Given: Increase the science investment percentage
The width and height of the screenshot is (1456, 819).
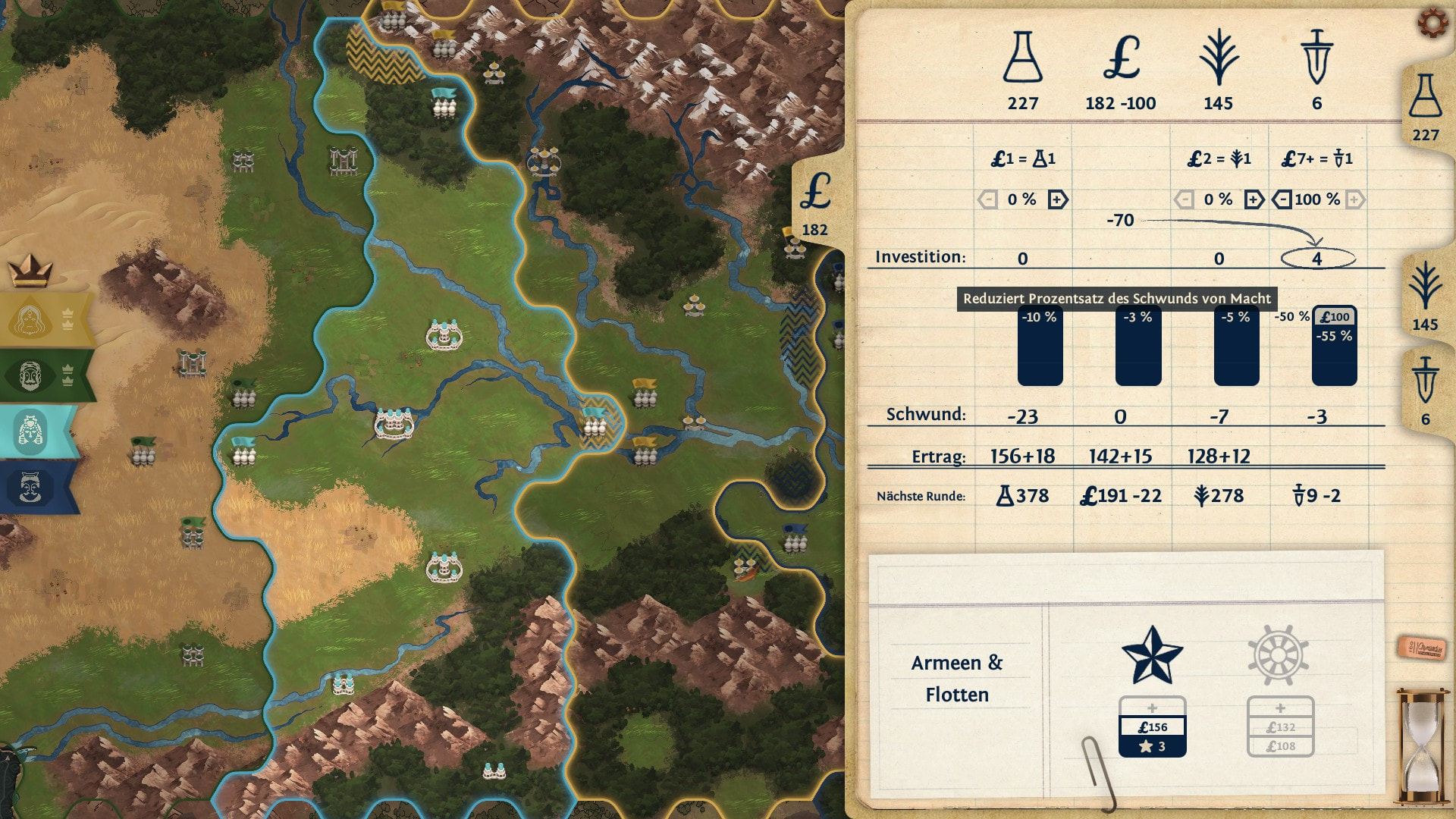Looking at the screenshot, I should (x=1058, y=199).
